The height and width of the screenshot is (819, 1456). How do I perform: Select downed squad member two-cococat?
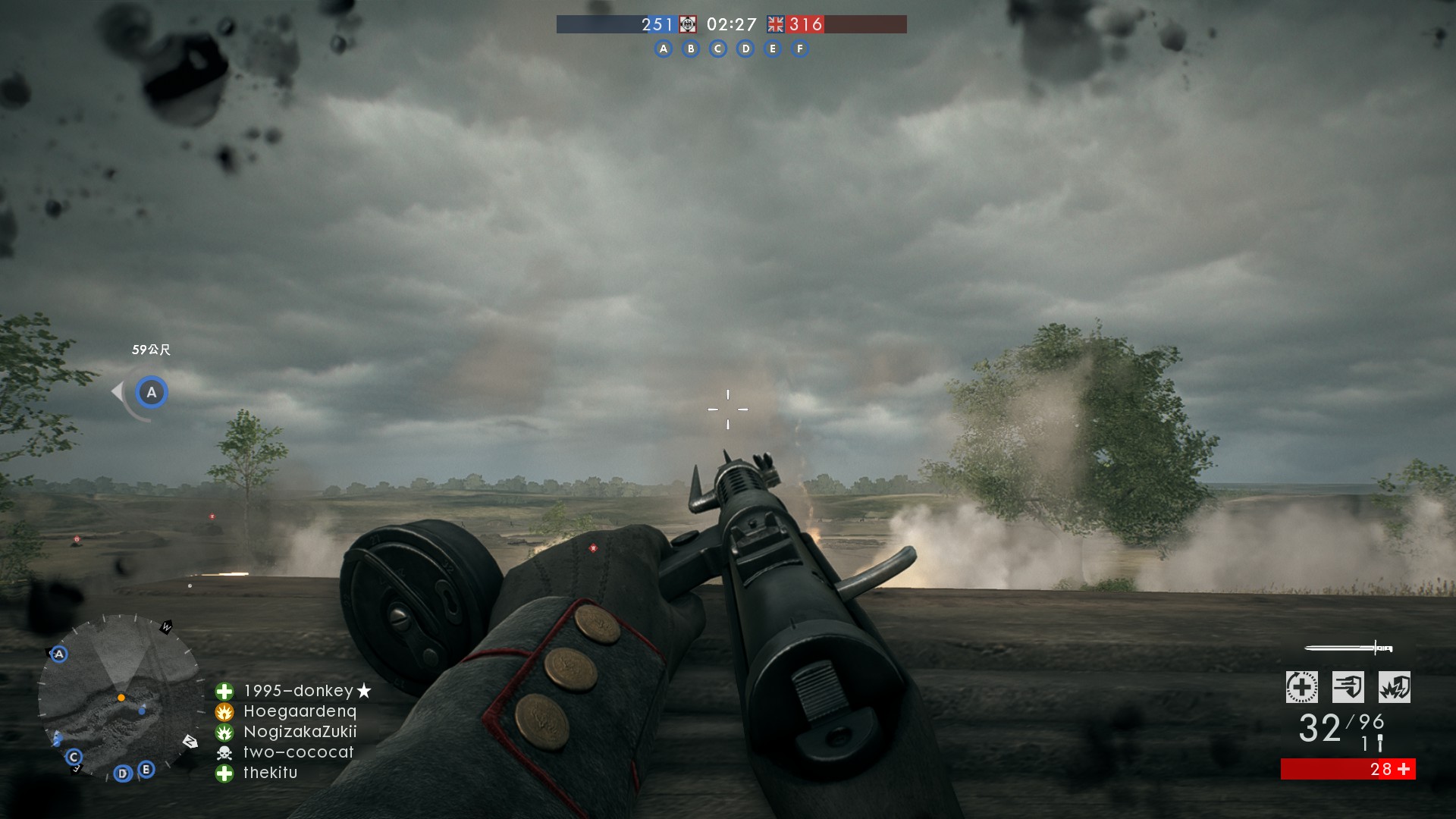[x=298, y=752]
